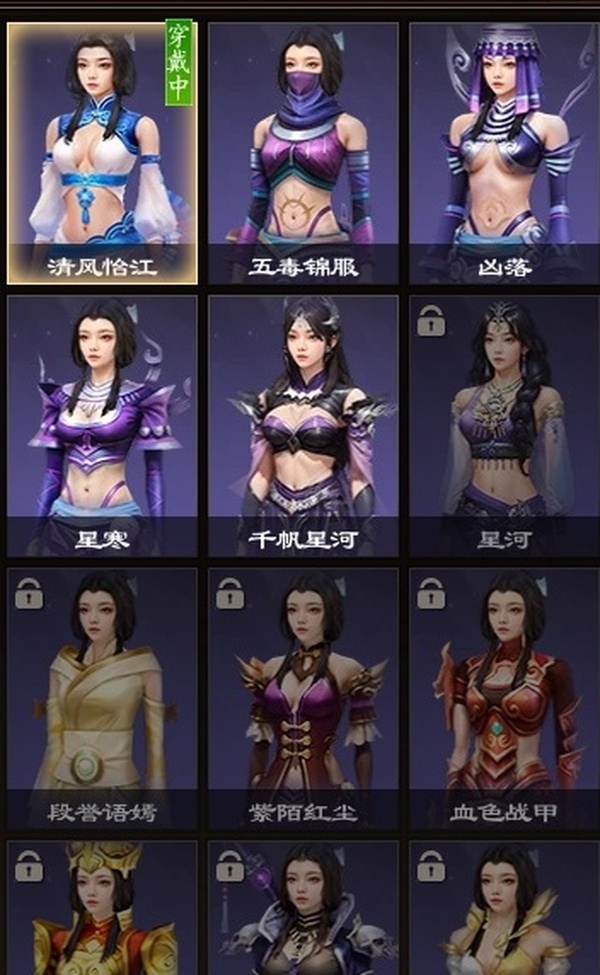Select the unlabeled golden crown armor costume
Viewport: 600px width, 975px height.
pyautogui.click(x=103, y=910)
